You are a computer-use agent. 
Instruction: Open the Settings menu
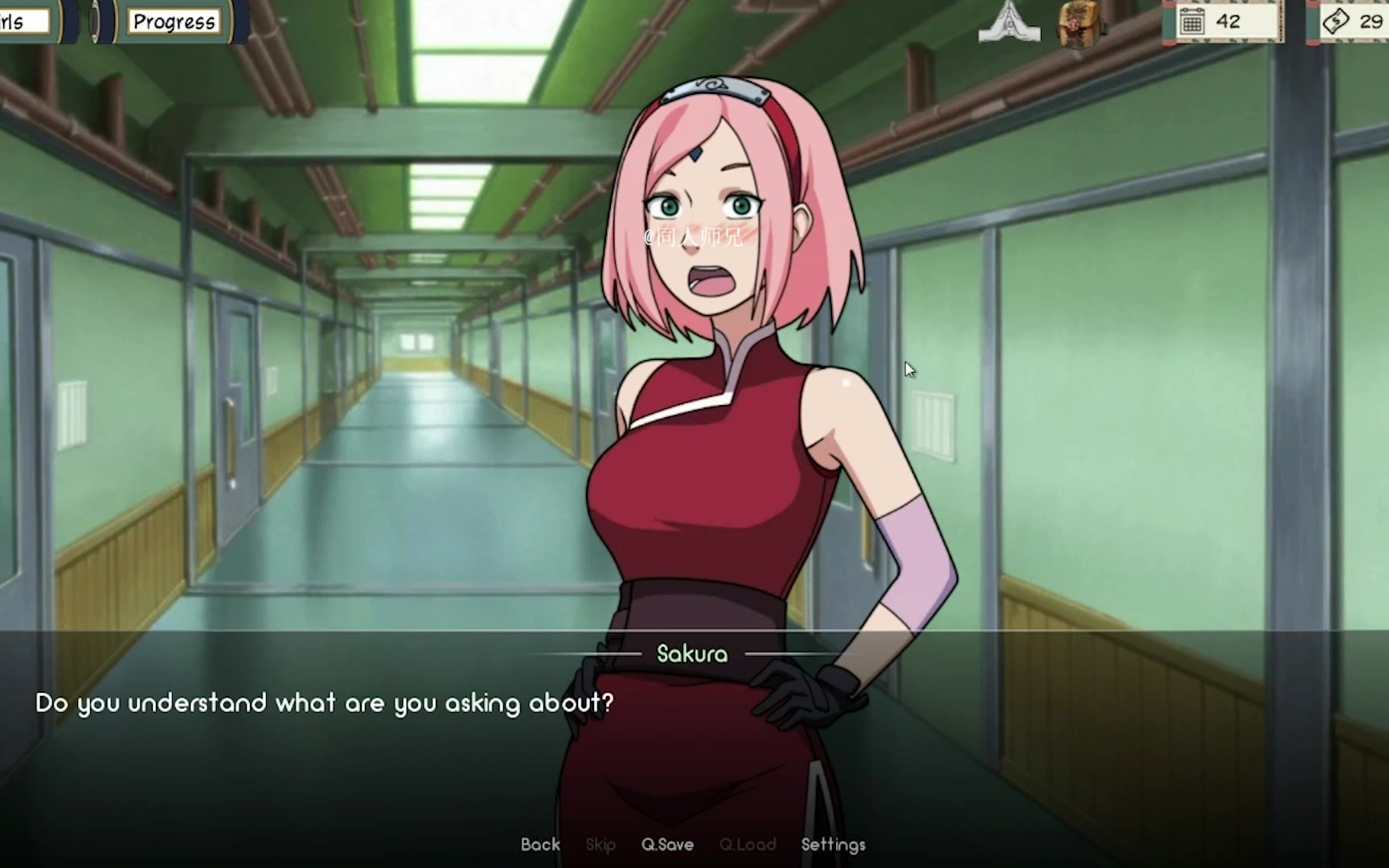pyautogui.click(x=833, y=845)
